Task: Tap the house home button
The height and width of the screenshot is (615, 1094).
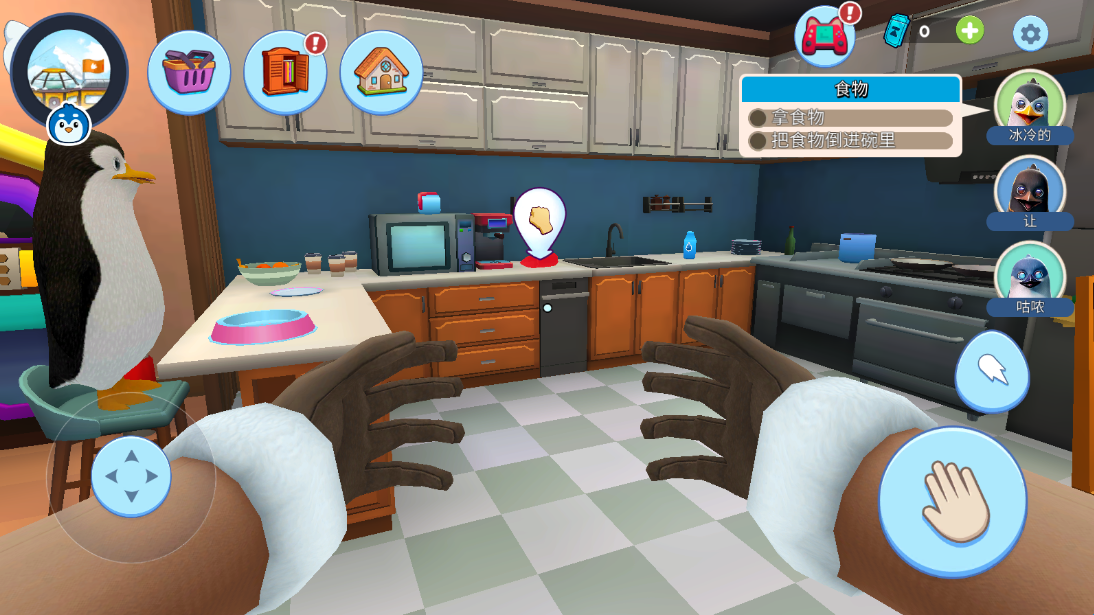Action: click(x=381, y=72)
